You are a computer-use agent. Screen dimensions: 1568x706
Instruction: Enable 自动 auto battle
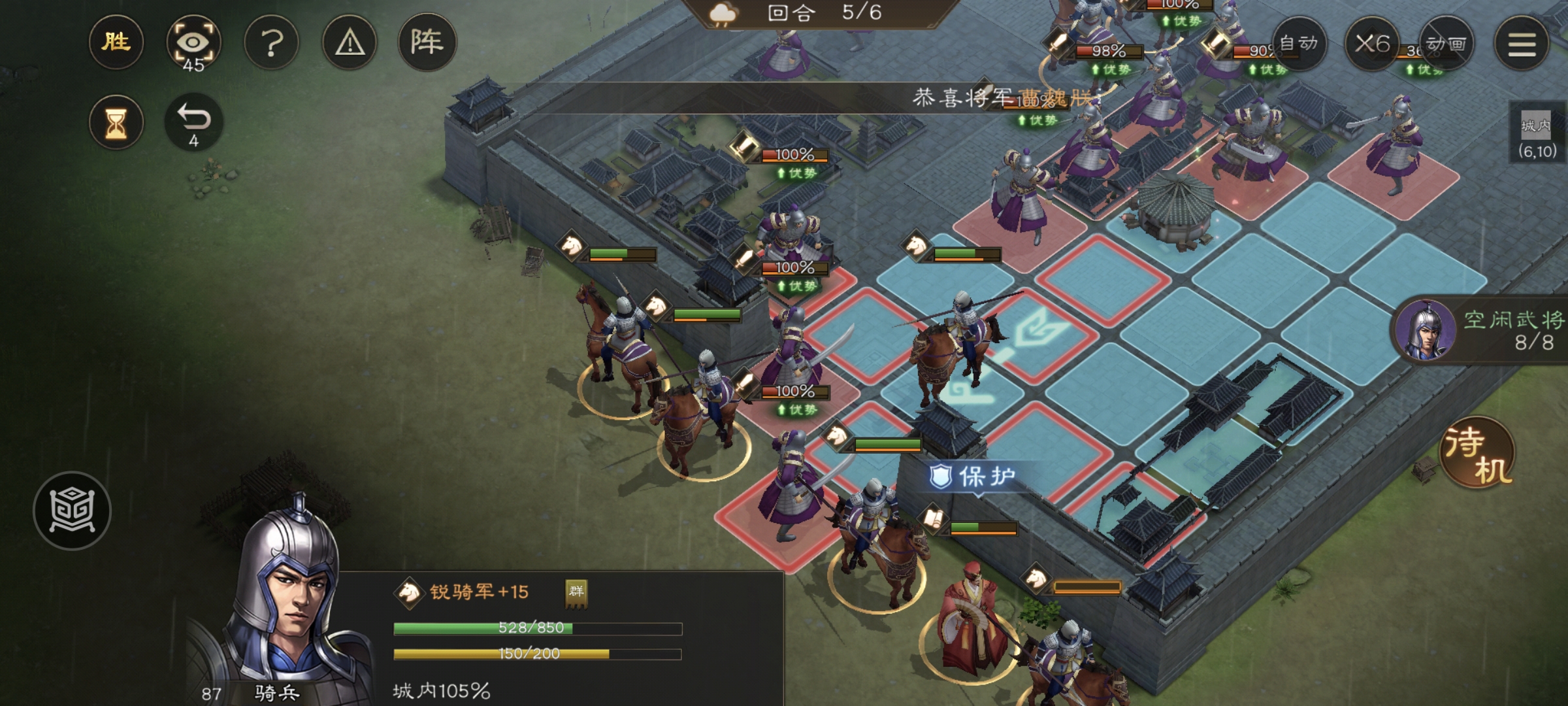coord(1298,43)
